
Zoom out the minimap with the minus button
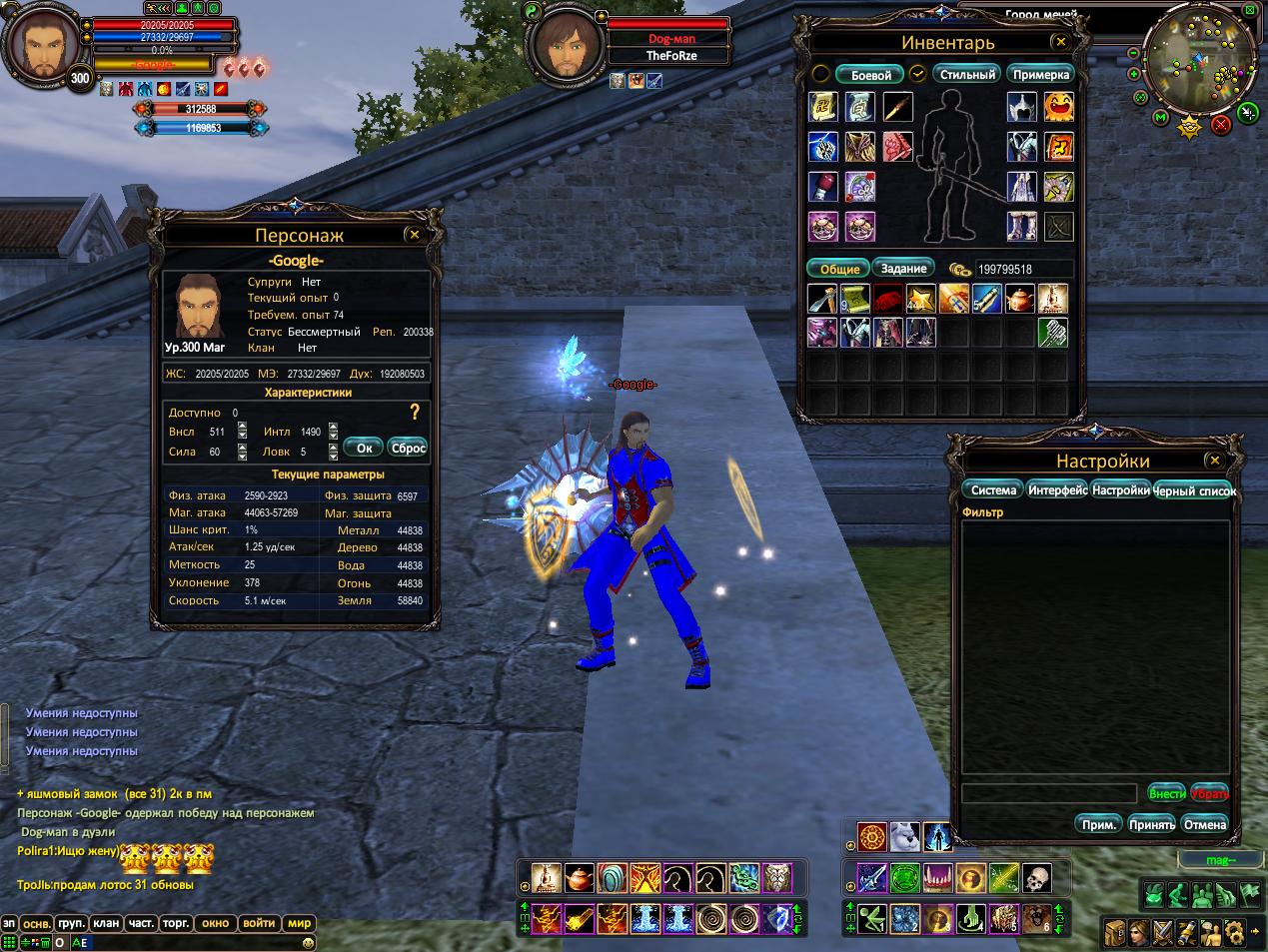[x=1133, y=53]
